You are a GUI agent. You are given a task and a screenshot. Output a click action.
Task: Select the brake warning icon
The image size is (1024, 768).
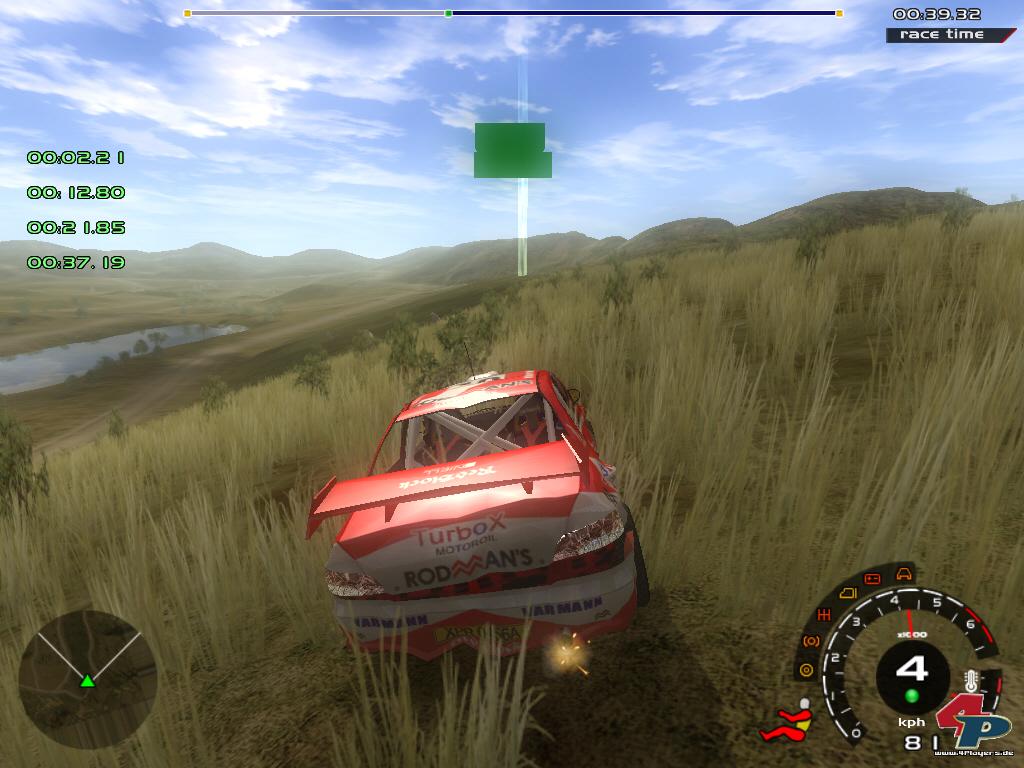click(811, 640)
